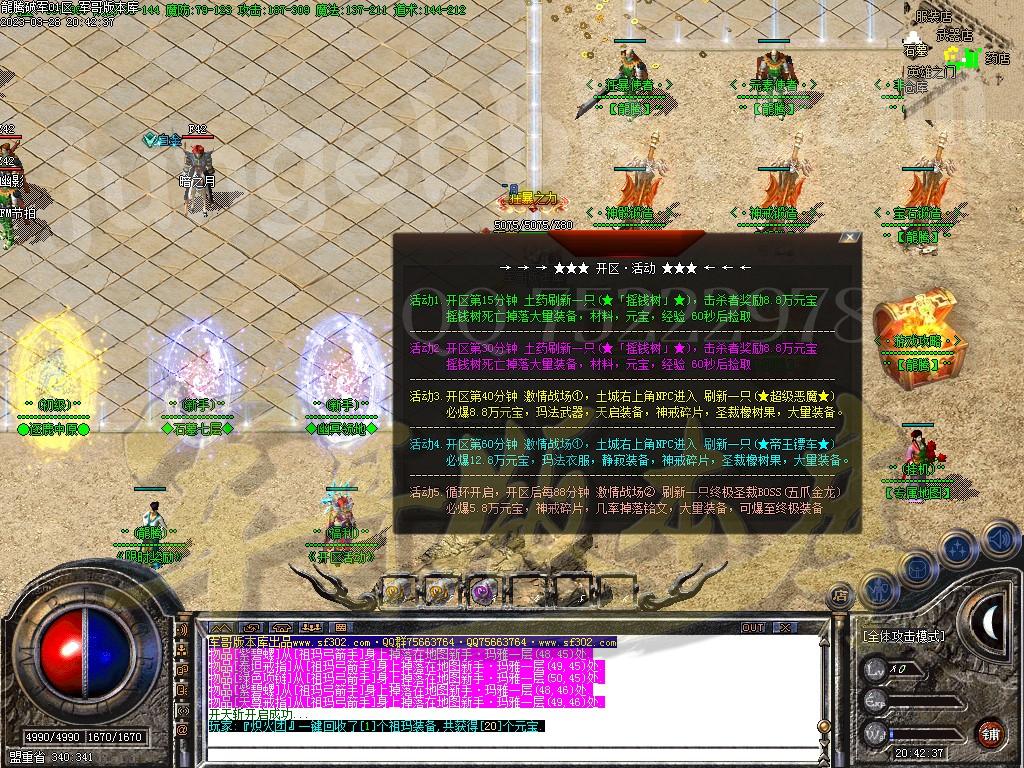This screenshot has height=768, width=1024.
Task: Close the 开区·活动 event panel
Action: (849, 238)
